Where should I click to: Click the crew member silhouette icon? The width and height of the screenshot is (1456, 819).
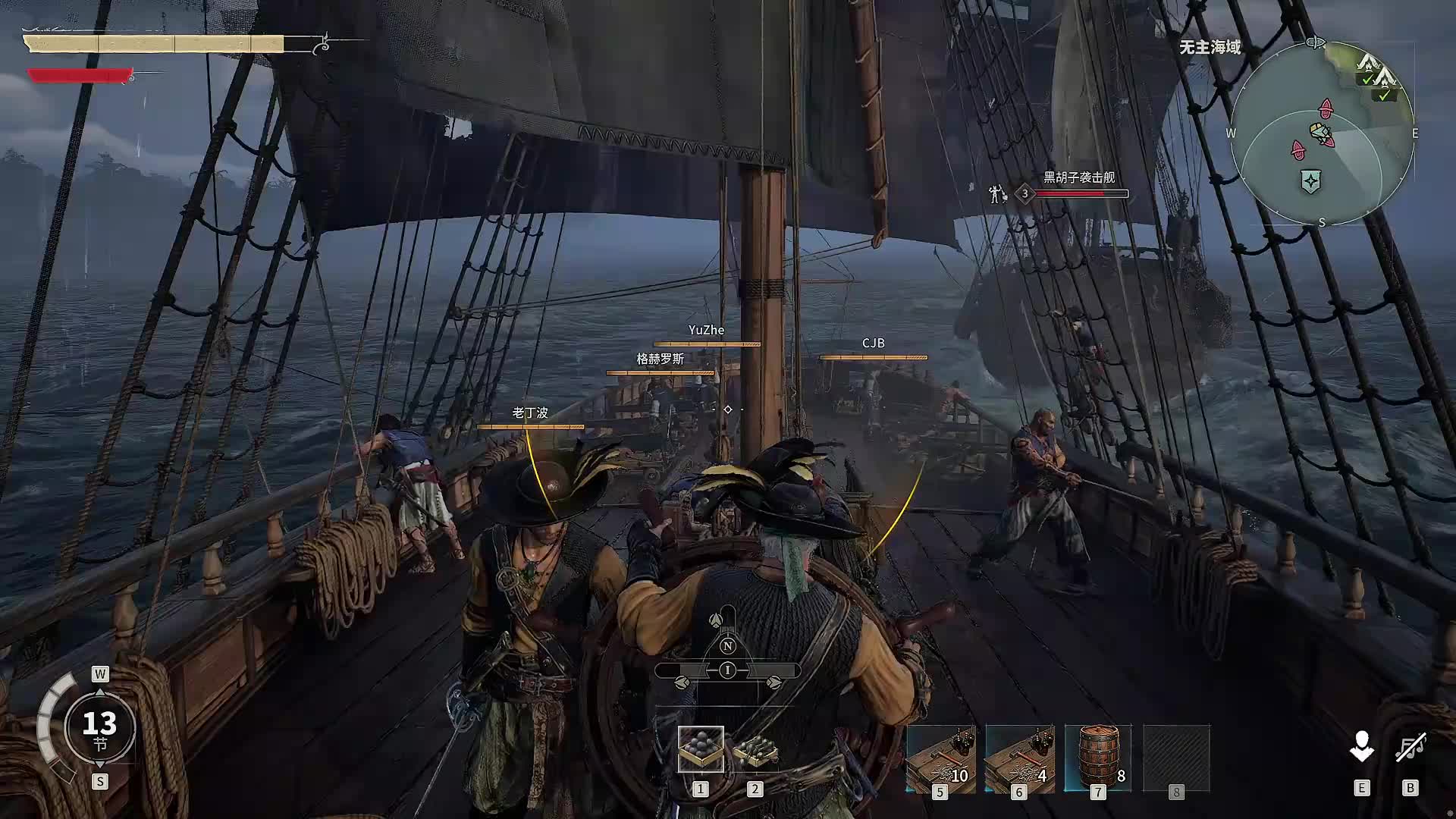click(1361, 747)
